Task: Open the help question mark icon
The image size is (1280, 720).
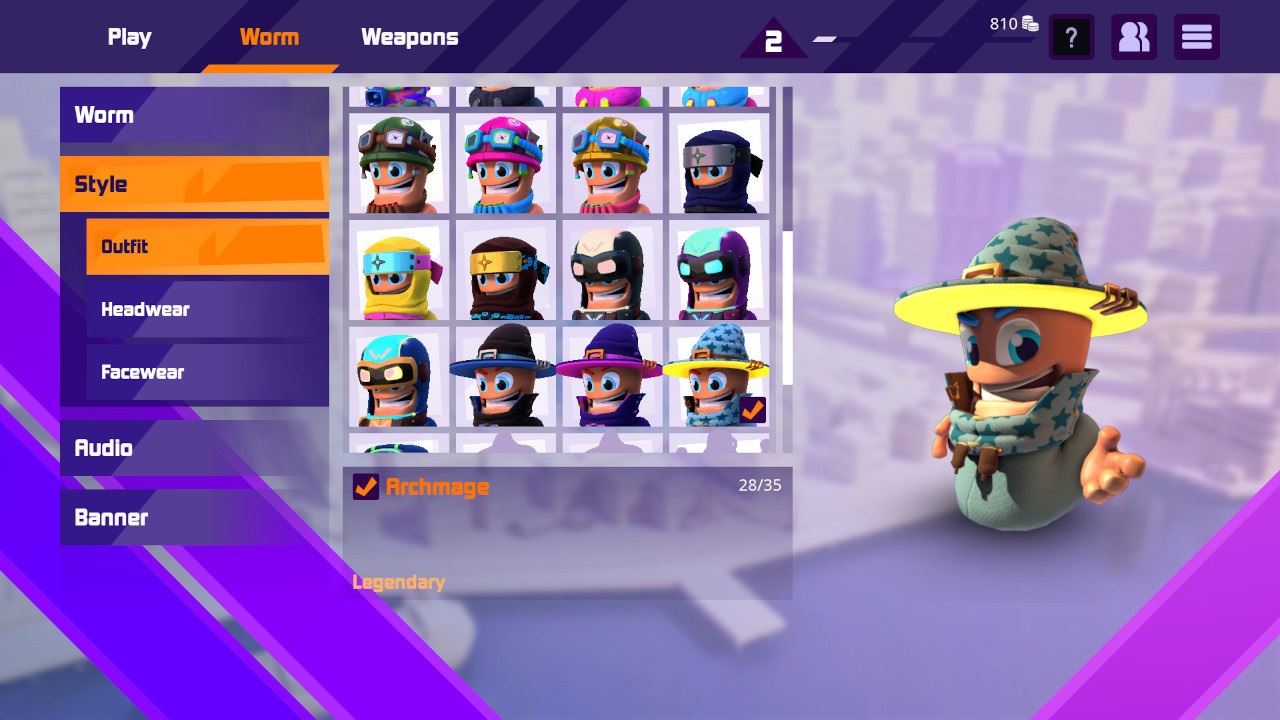Action: tap(1071, 37)
